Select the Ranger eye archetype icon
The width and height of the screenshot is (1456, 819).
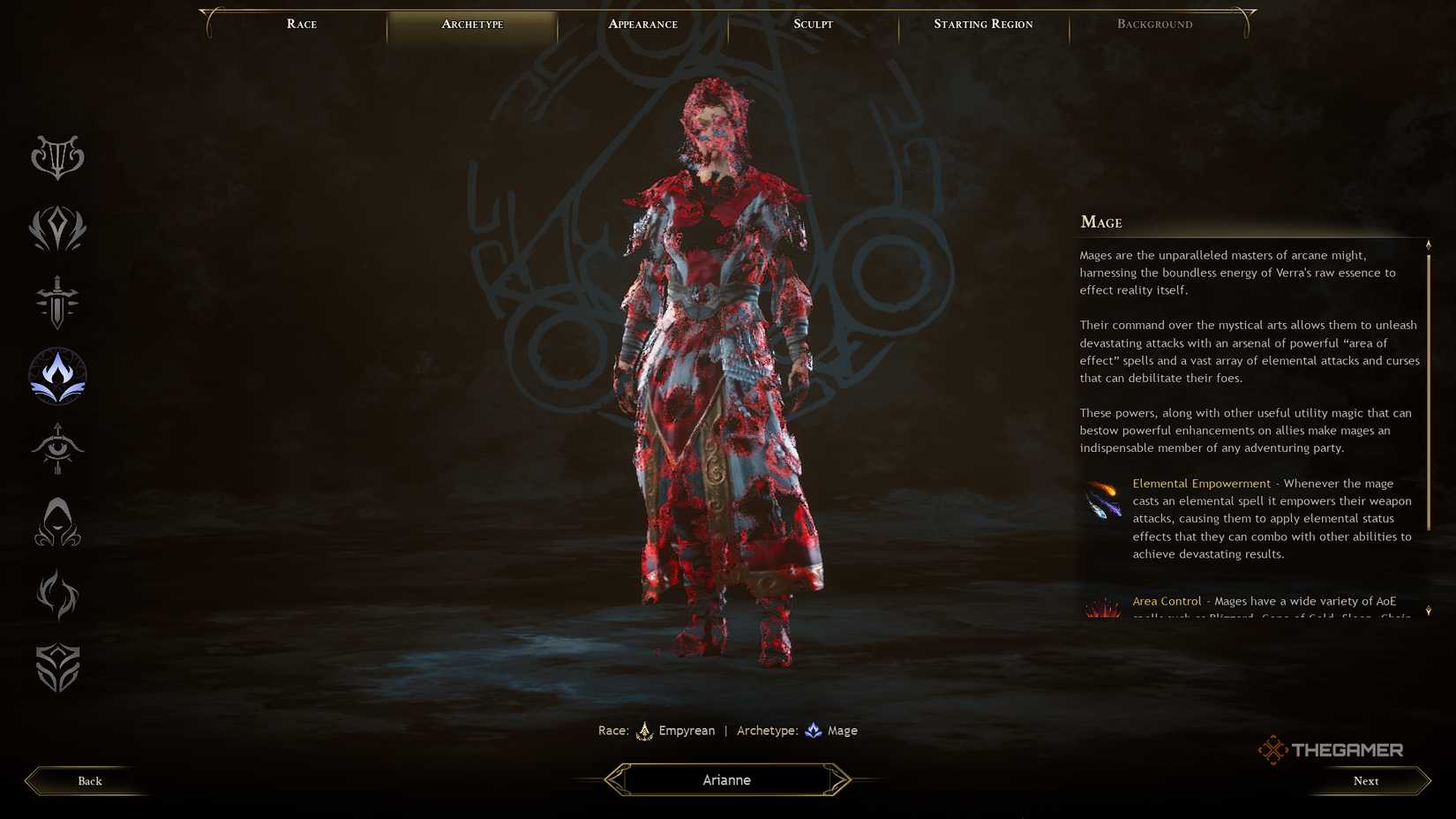point(56,448)
